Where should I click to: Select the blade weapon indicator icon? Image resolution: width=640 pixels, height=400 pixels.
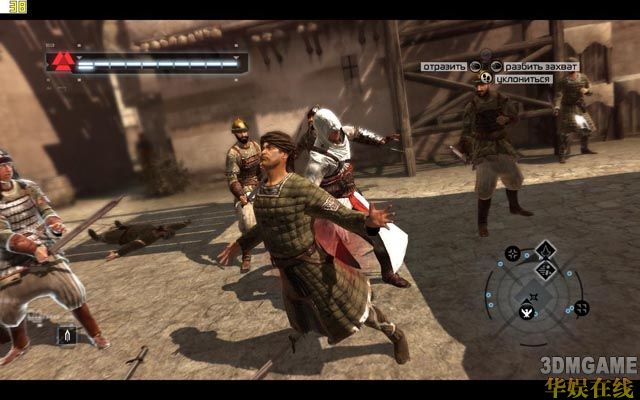pos(68,334)
